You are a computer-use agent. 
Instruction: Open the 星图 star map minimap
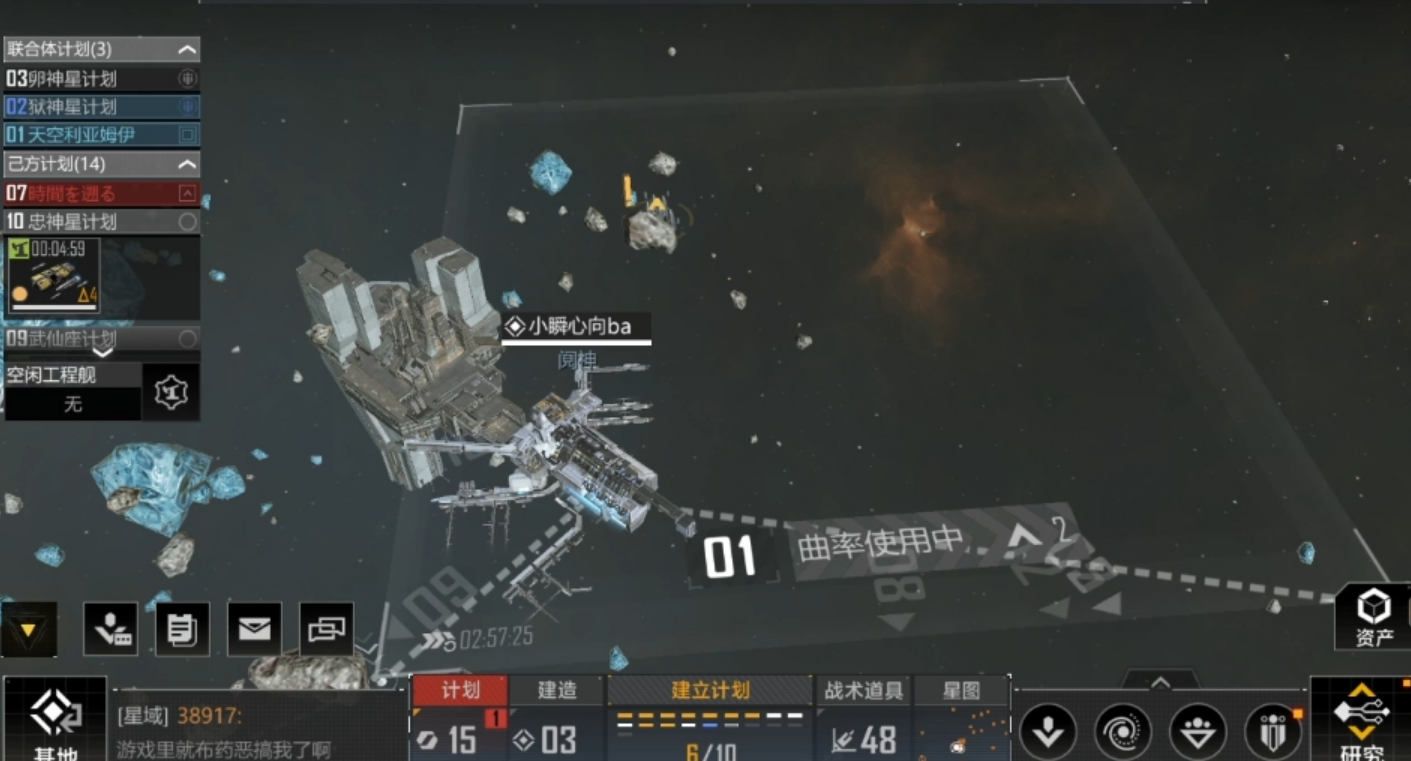tap(961, 720)
